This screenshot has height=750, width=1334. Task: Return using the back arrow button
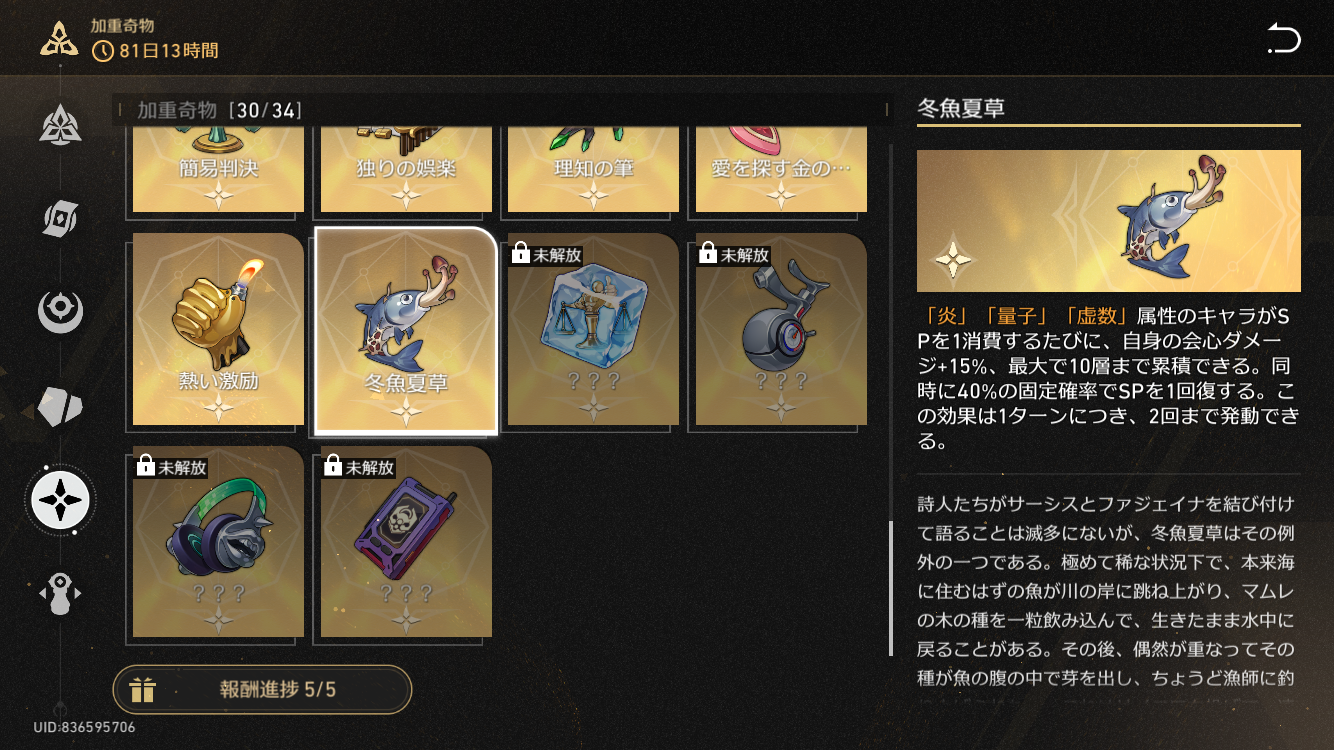coord(1283,40)
